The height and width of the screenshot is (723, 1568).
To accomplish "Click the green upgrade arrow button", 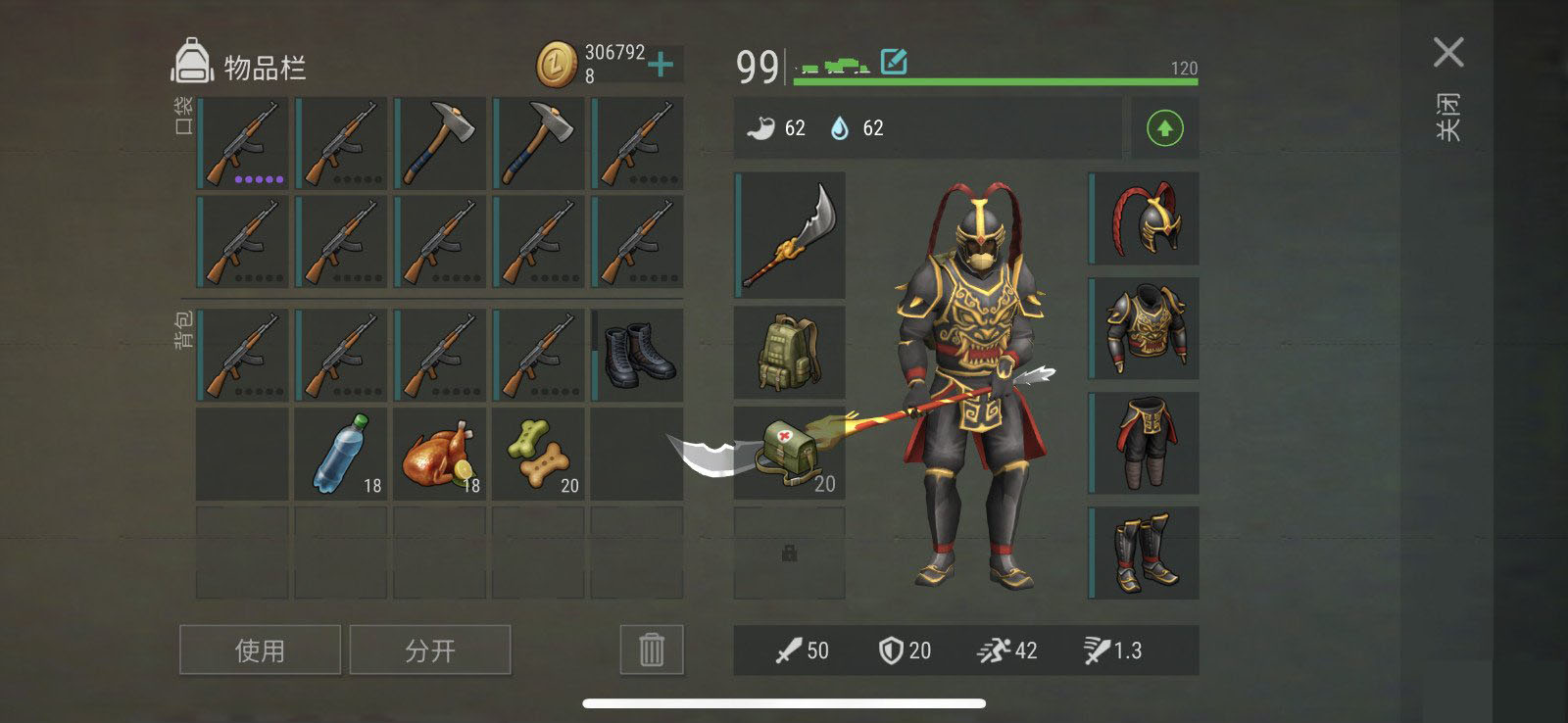I will [1164, 128].
